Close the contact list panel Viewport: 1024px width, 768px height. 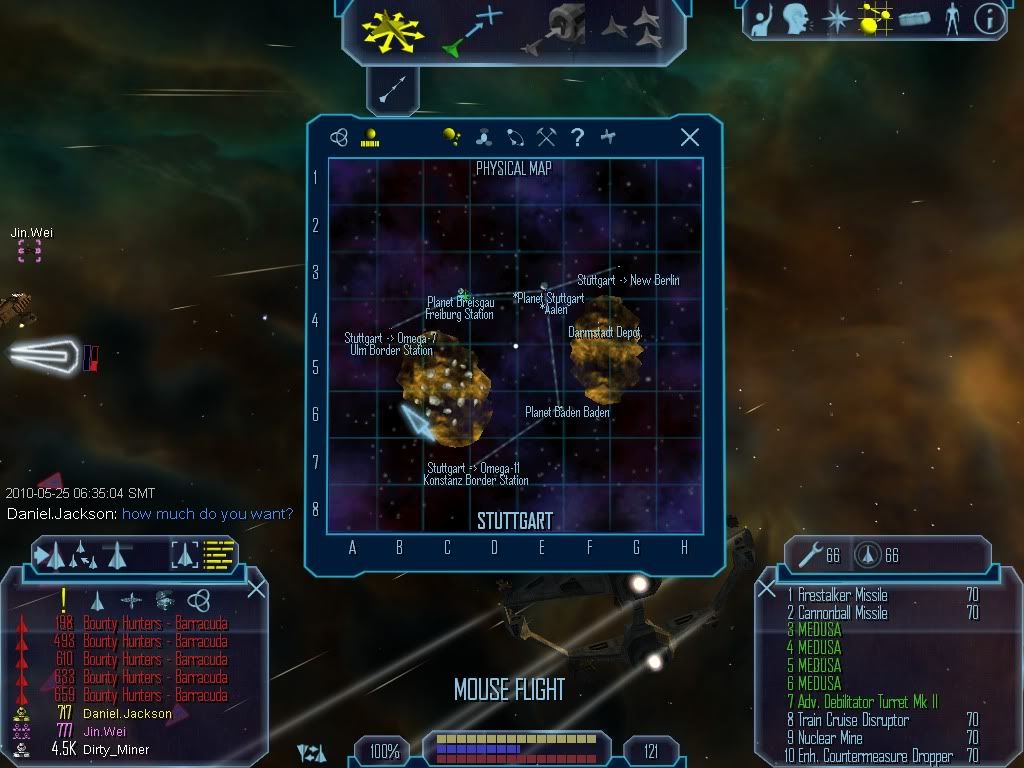(x=256, y=589)
